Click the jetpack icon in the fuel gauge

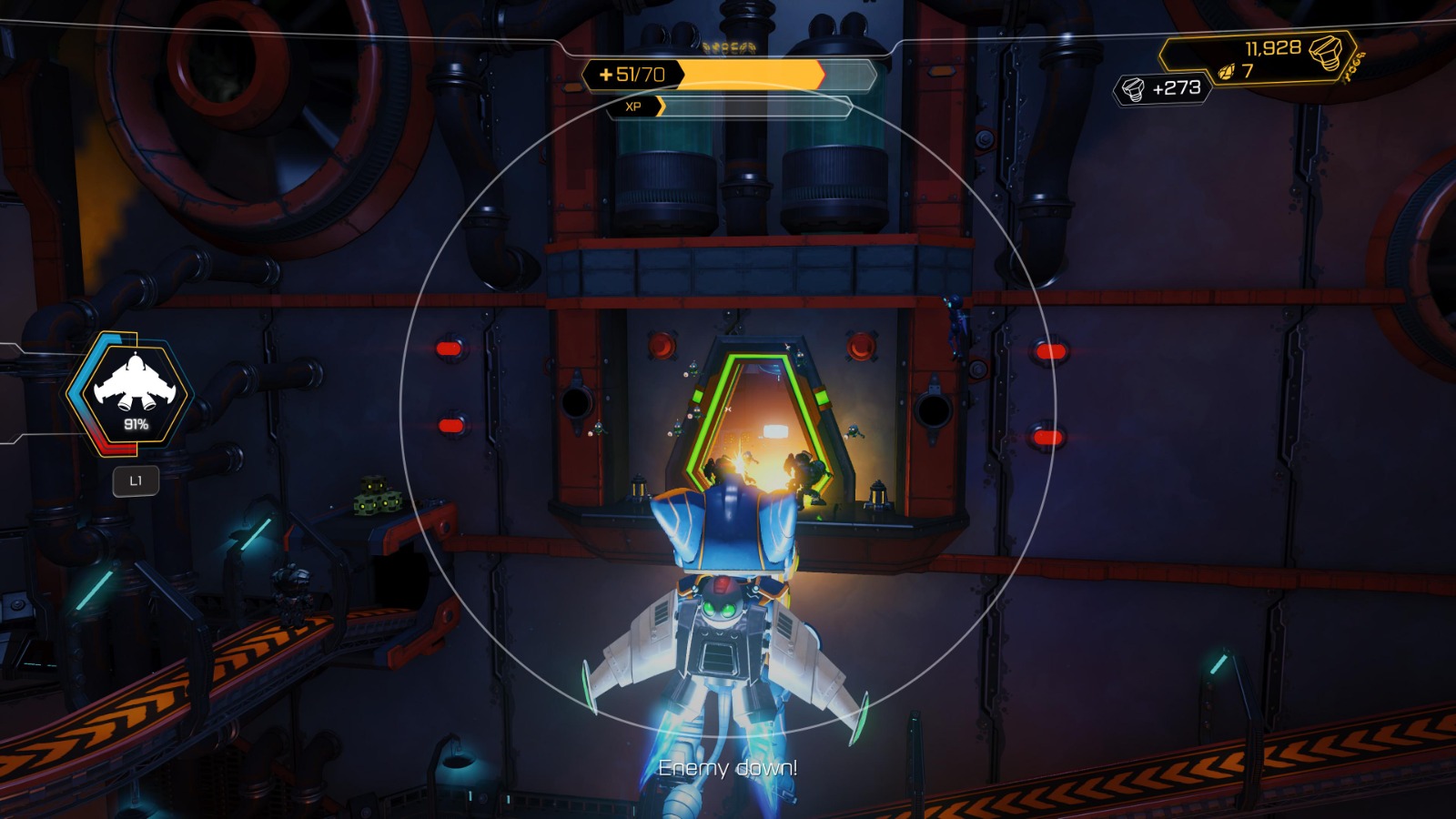tap(135, 387)
